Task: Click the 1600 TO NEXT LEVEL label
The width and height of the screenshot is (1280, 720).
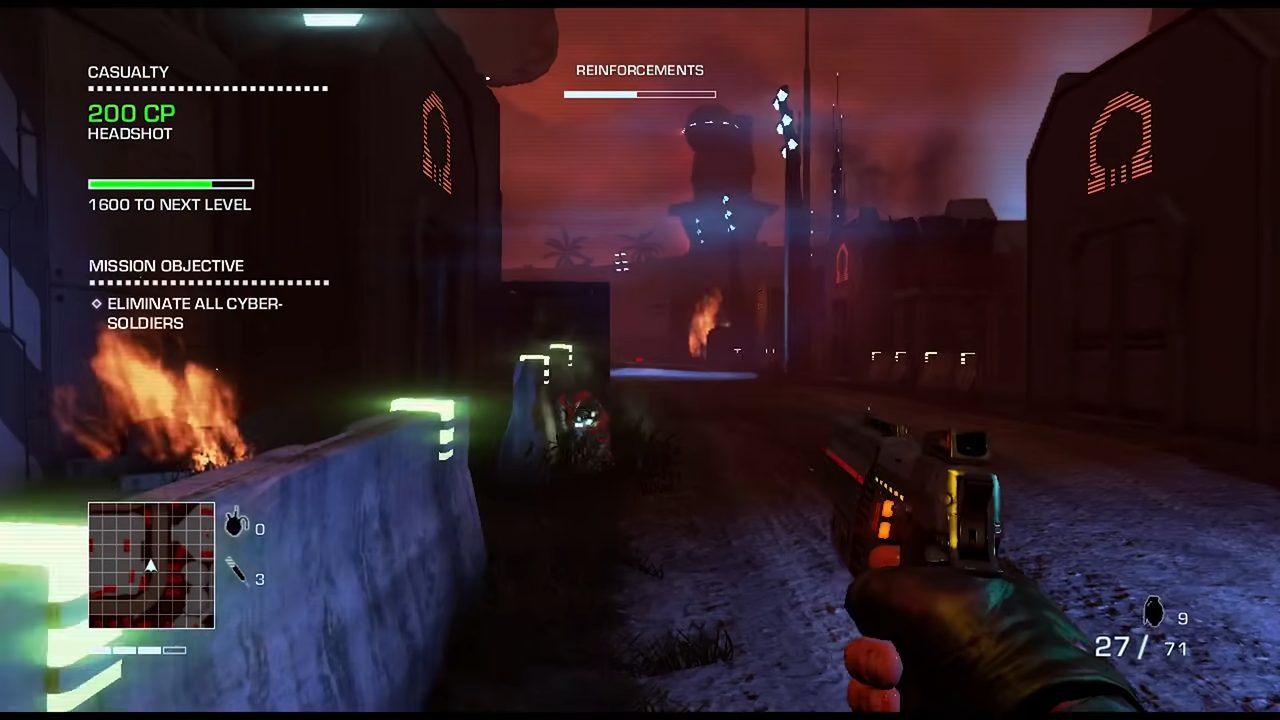Action: tap(169, 204)
